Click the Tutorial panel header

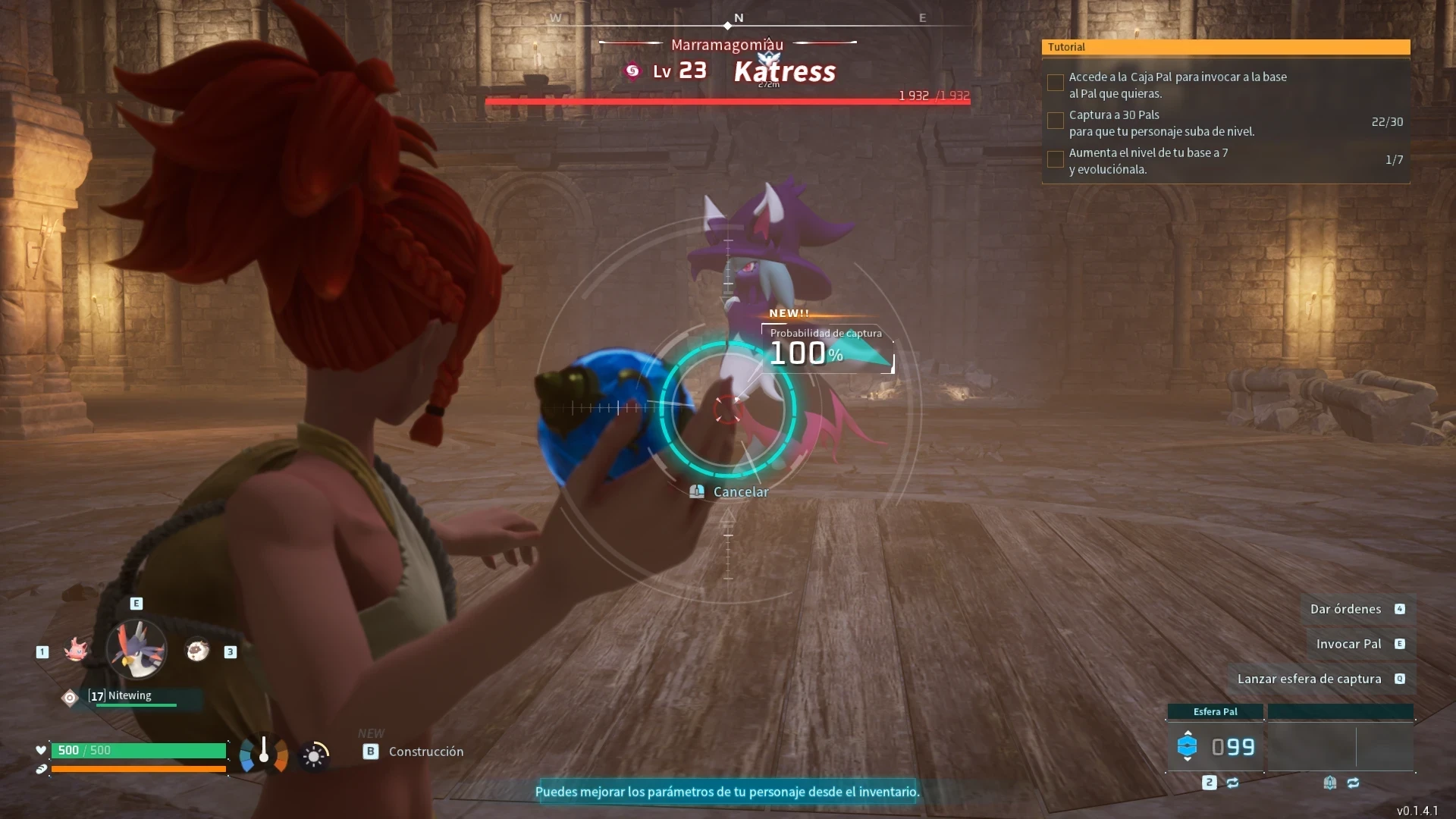point(1226,47)
